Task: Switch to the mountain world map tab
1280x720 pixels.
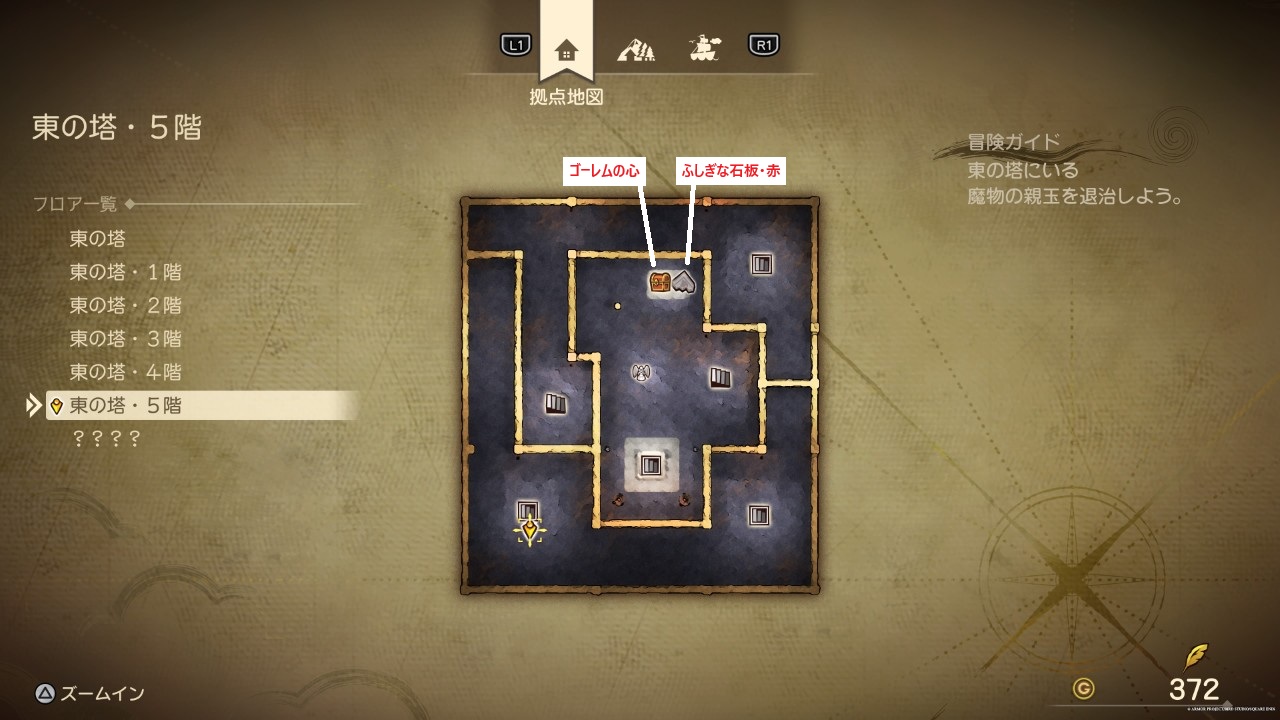Action: [635, 47]
